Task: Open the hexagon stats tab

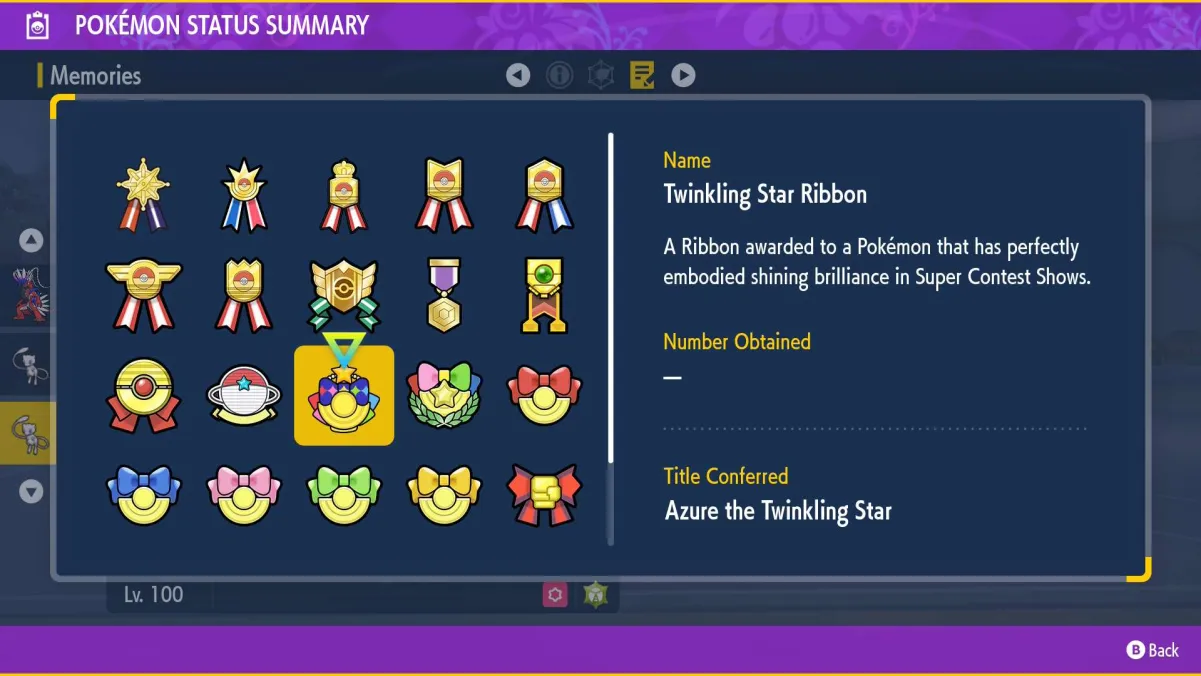Action: click(x=600, y=75)
